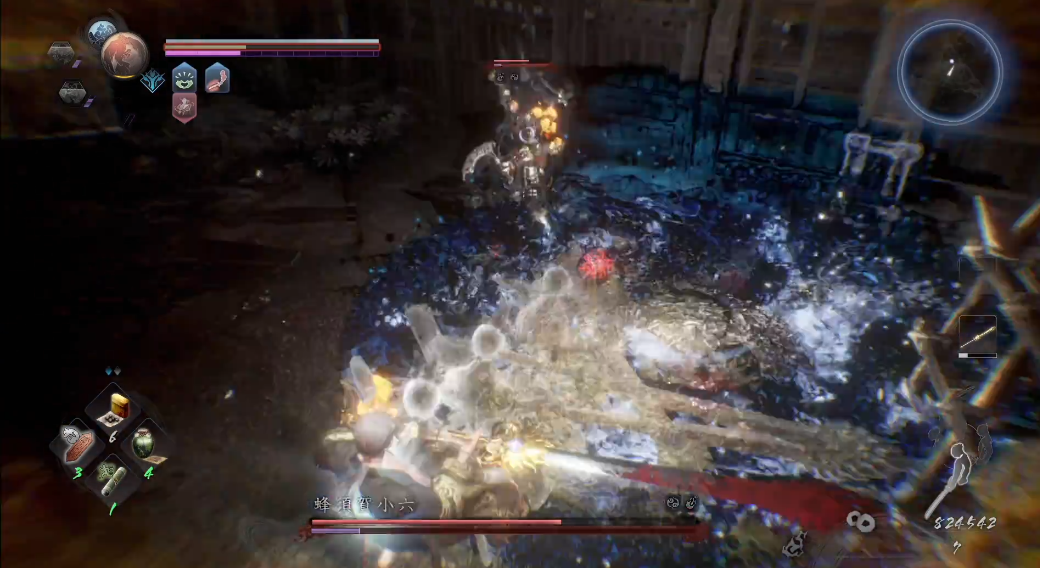Select the equipped spear weapon slot
This screenshot has height=568, width=1040.
[x=977, y=335]
